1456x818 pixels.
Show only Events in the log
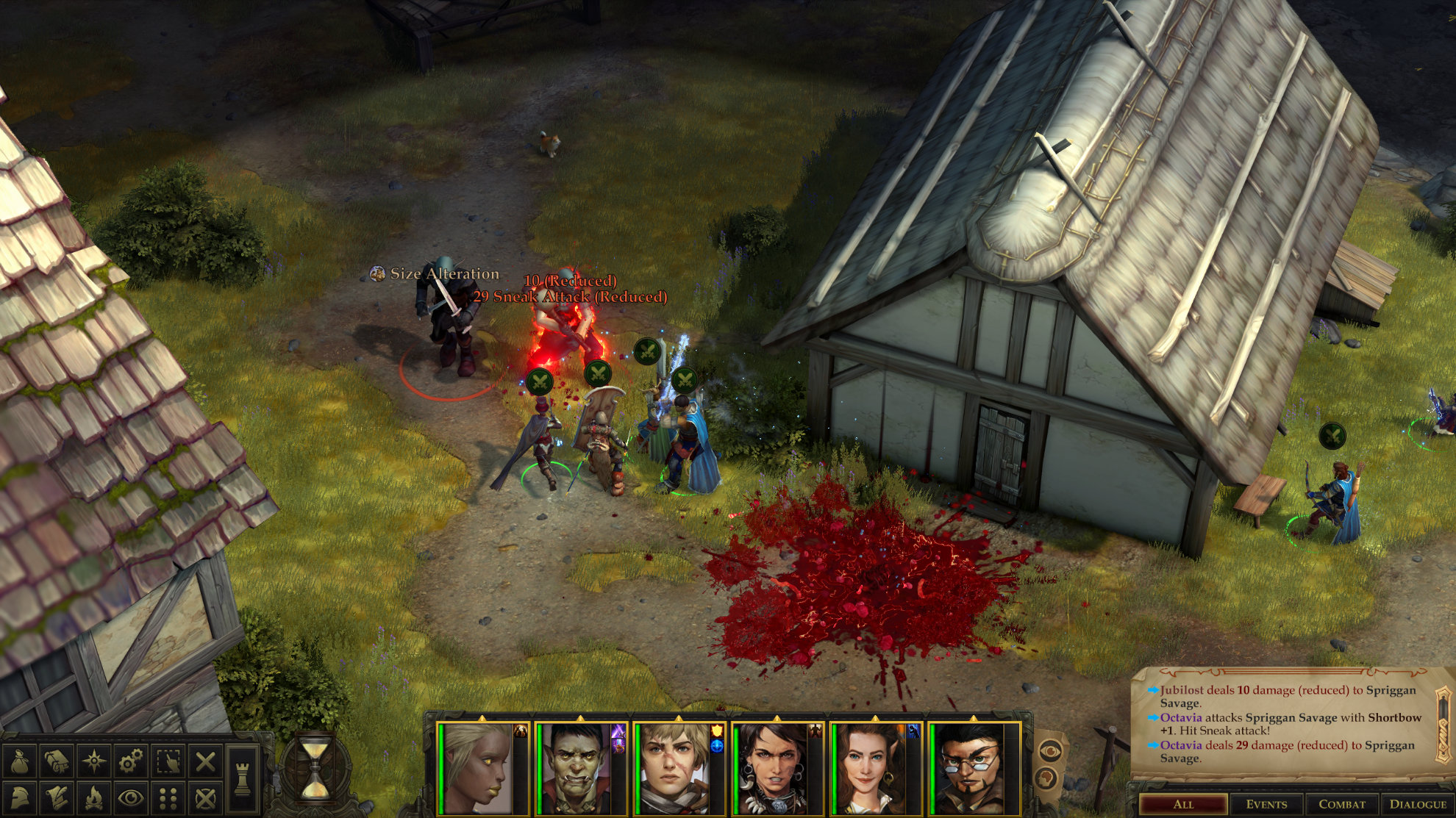(x=1266, y=804)
